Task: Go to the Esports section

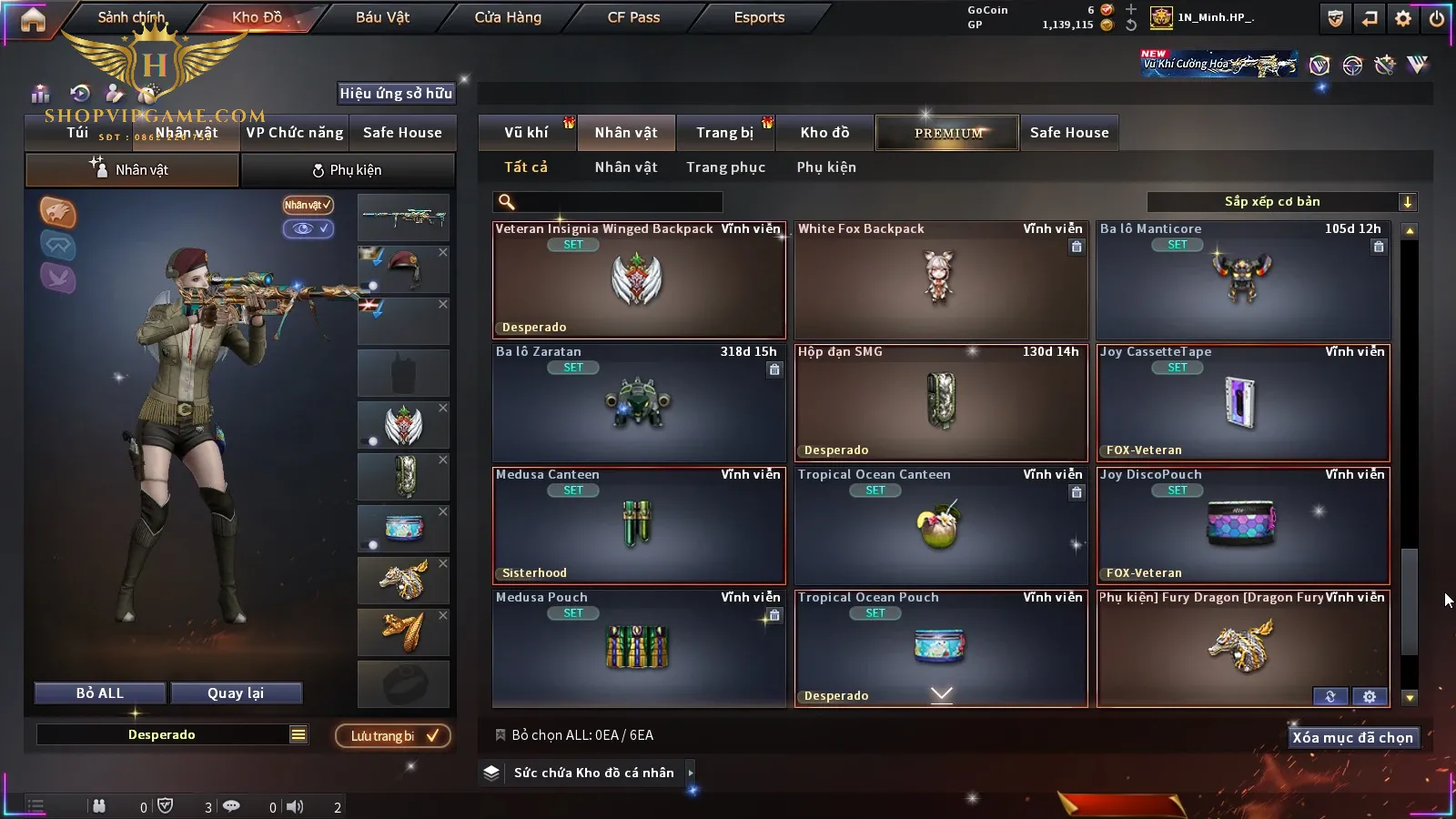Action: click(x=759, y=17)
